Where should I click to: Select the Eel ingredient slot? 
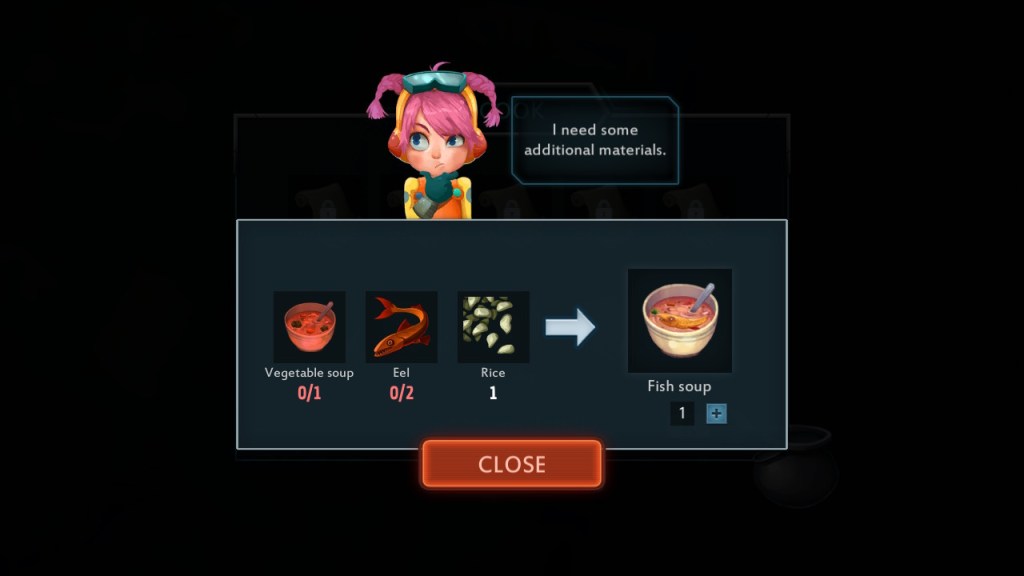[x=401, y=327]
